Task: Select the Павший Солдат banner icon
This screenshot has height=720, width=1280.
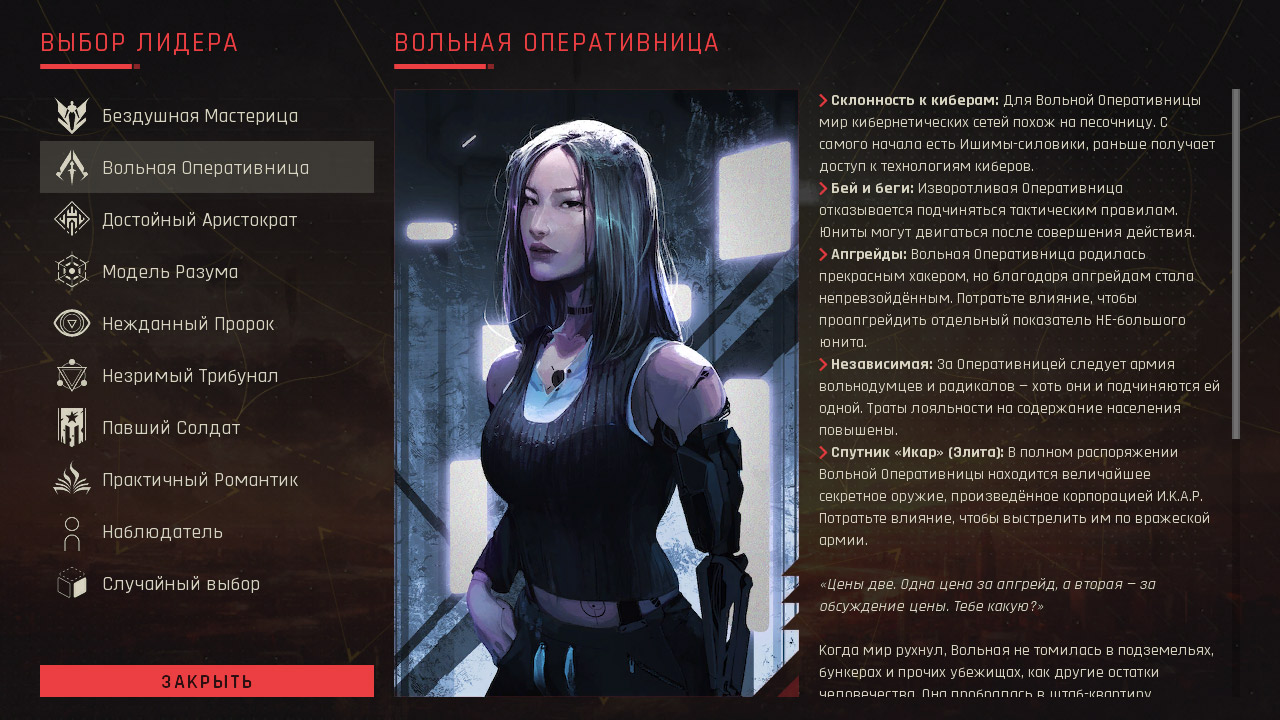Action: point(70,427)
